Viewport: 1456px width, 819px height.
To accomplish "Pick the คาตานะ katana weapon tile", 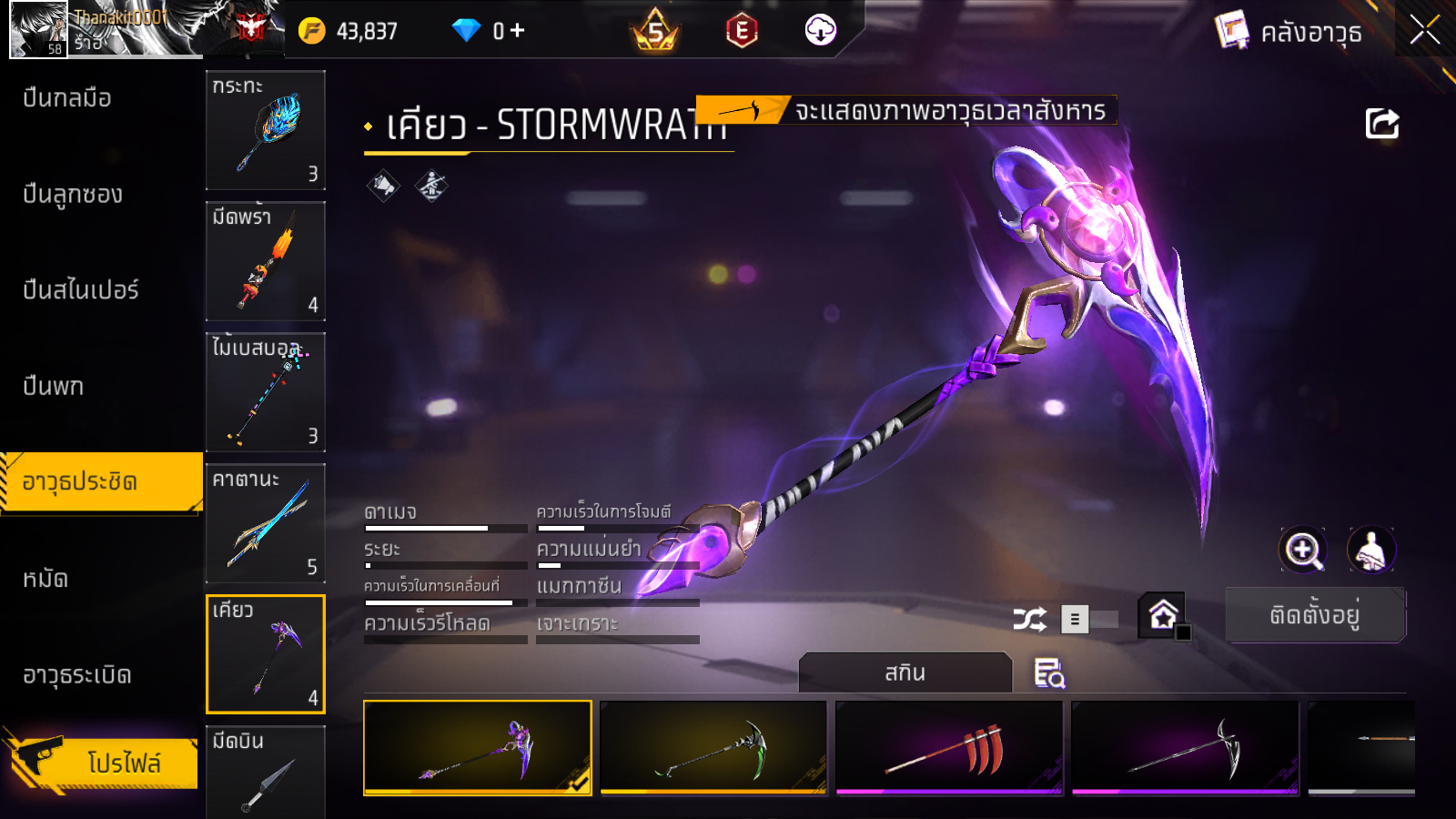I will pyautogui.click(x=266, y=523).
